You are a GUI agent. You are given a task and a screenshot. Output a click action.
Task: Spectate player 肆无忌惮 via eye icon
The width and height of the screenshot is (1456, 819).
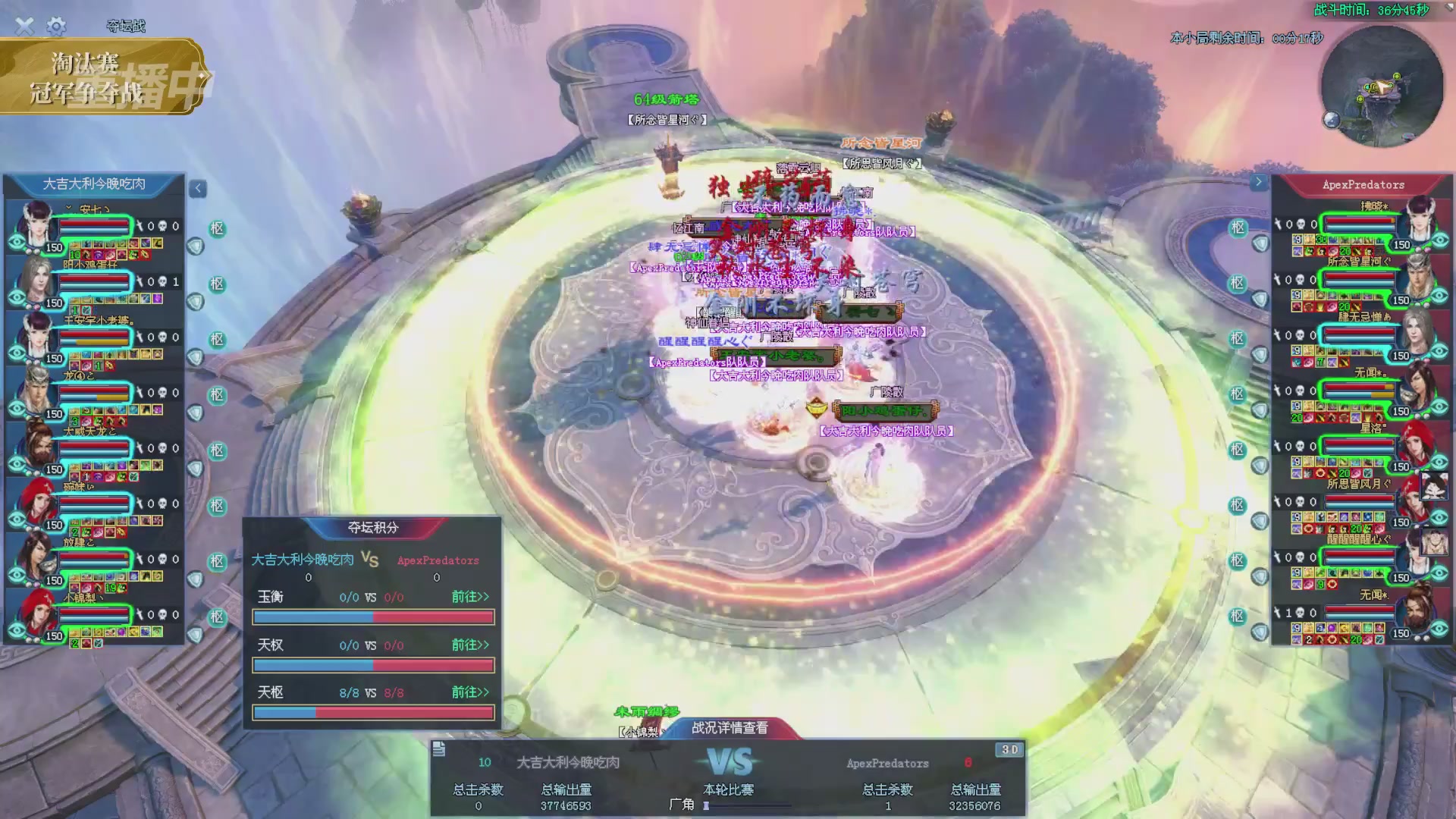point(1440,350)
